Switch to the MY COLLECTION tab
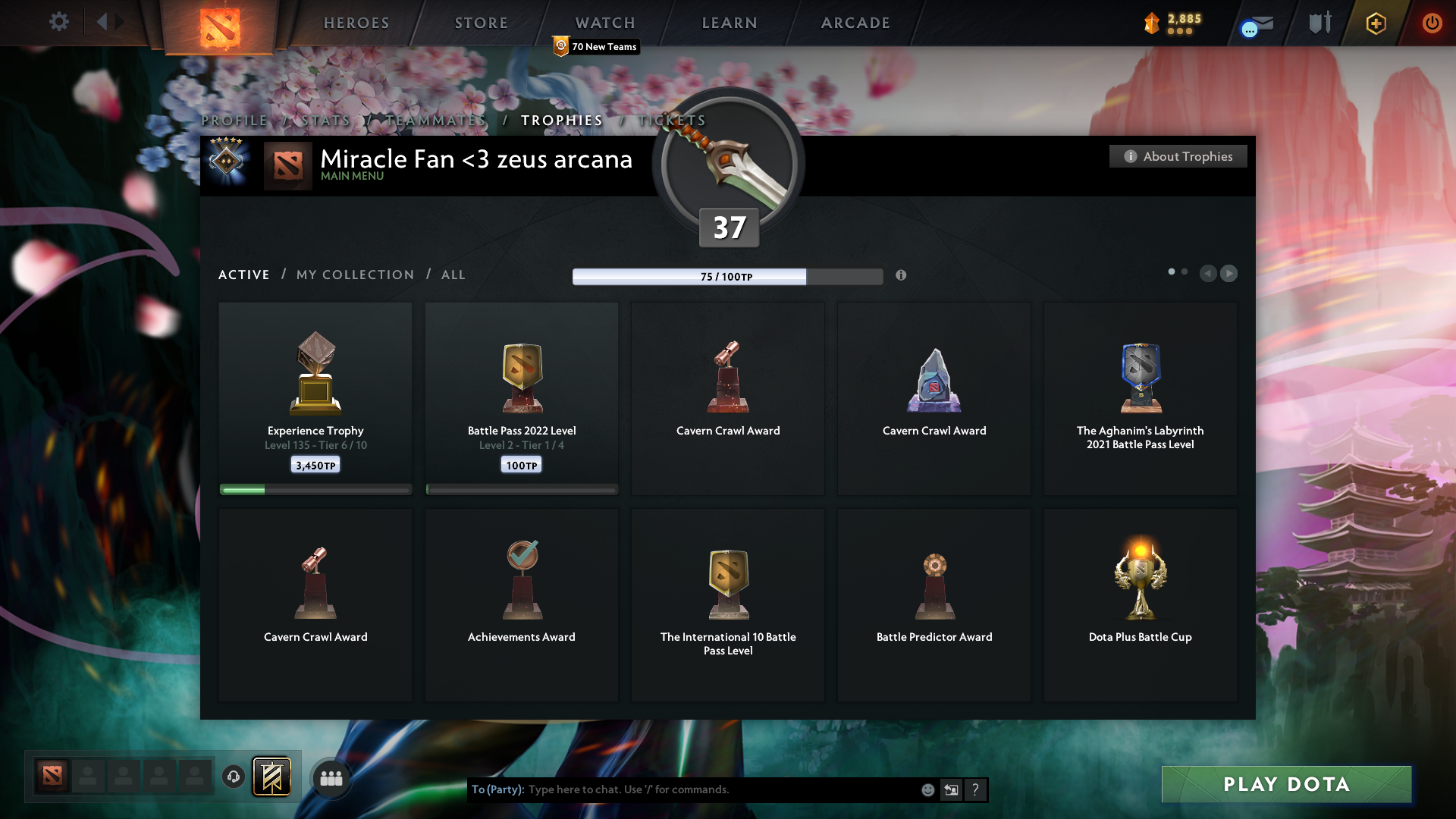Screen dimensions: 1456x819 pos(354,275)
